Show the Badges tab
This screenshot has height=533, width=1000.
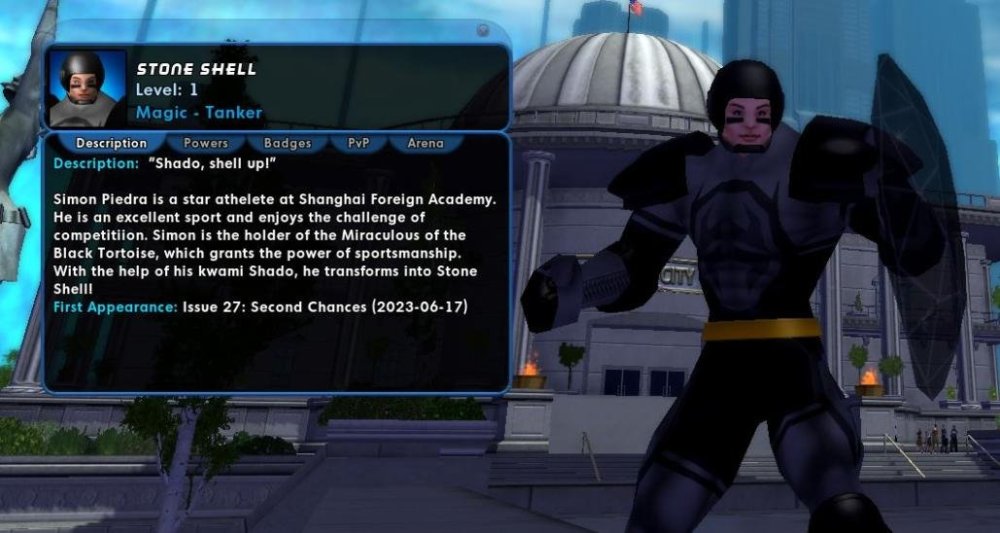287,143
